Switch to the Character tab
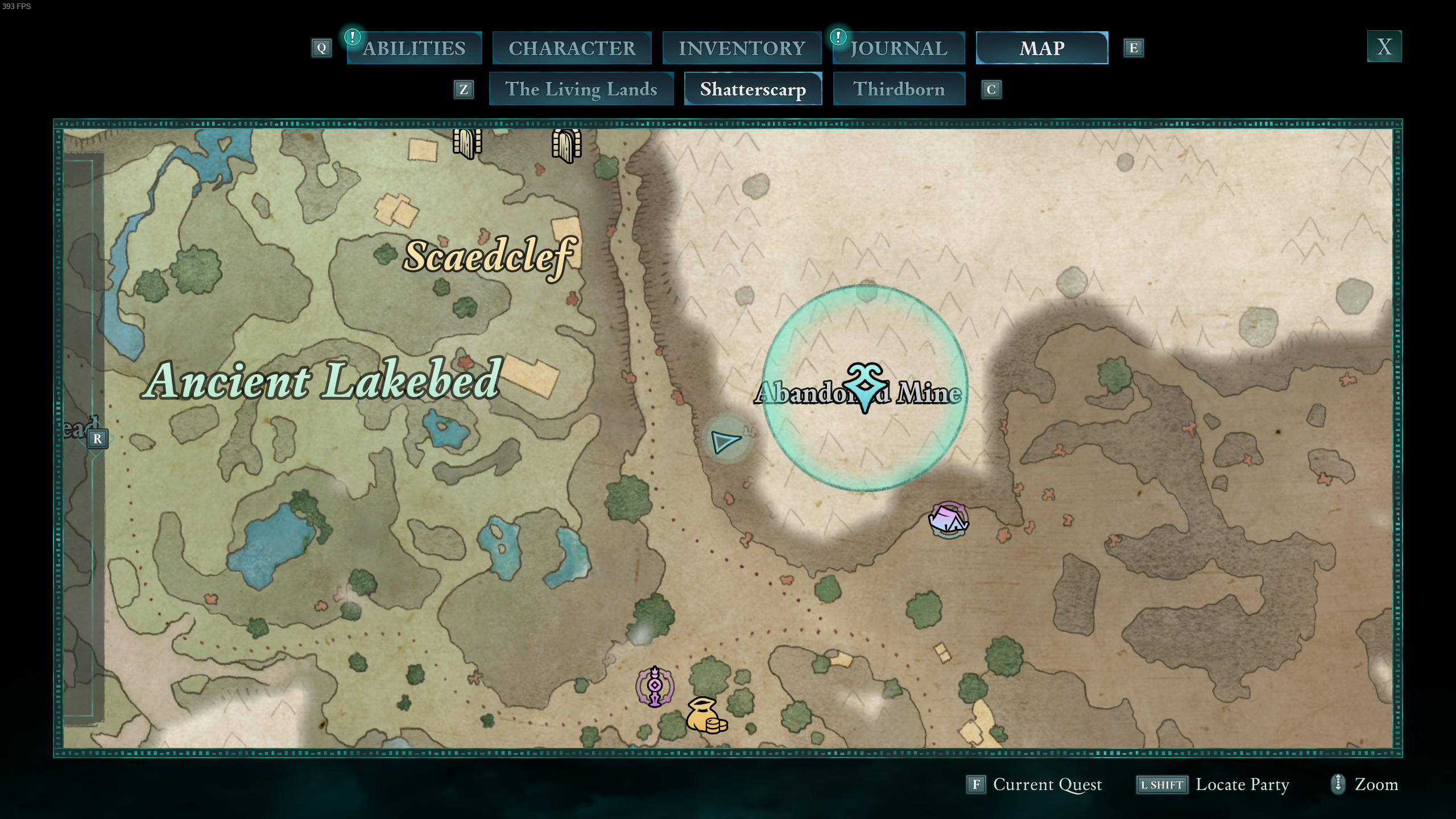 pyautogui.click(x=572, y=48)
